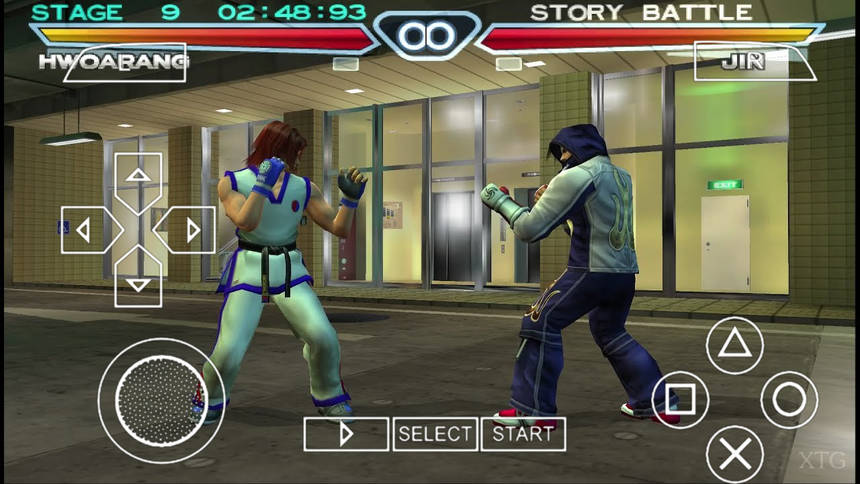
Task: Hit the triangle action button
Action: (735, 346)
